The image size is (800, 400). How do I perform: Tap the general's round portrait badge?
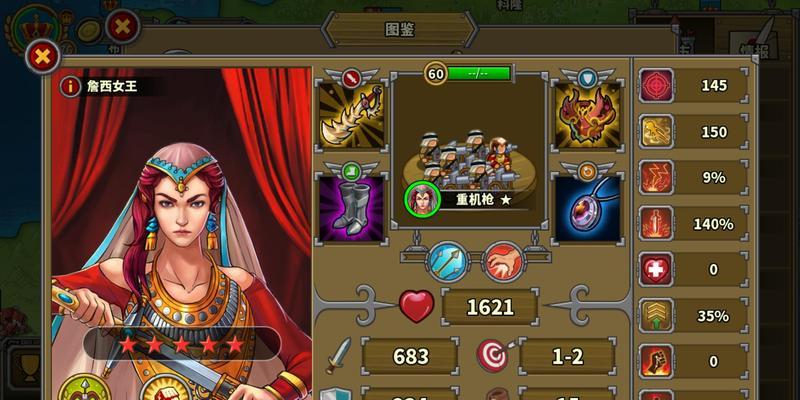click(x=422, y=199)
